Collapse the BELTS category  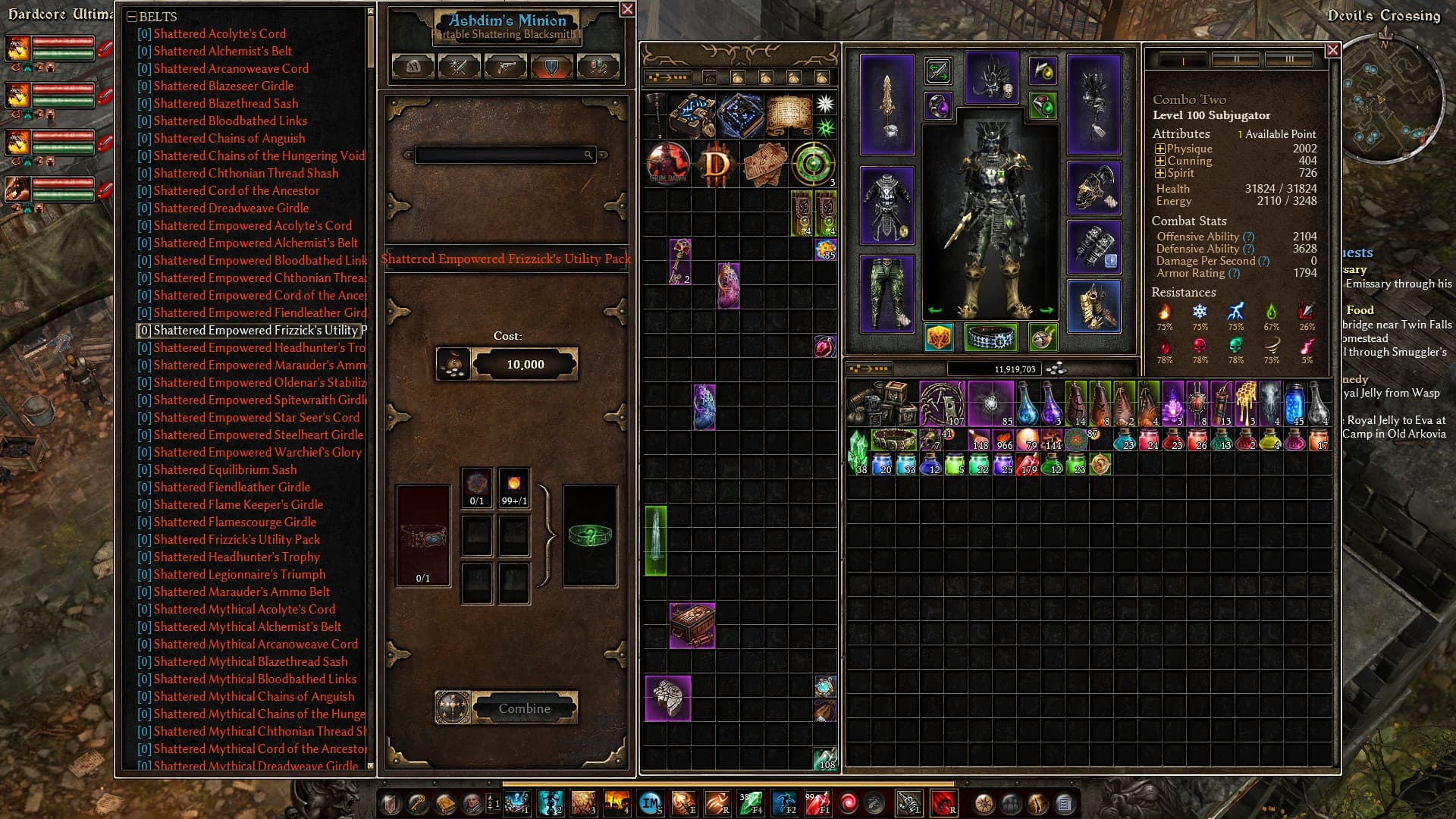[132, 17]
